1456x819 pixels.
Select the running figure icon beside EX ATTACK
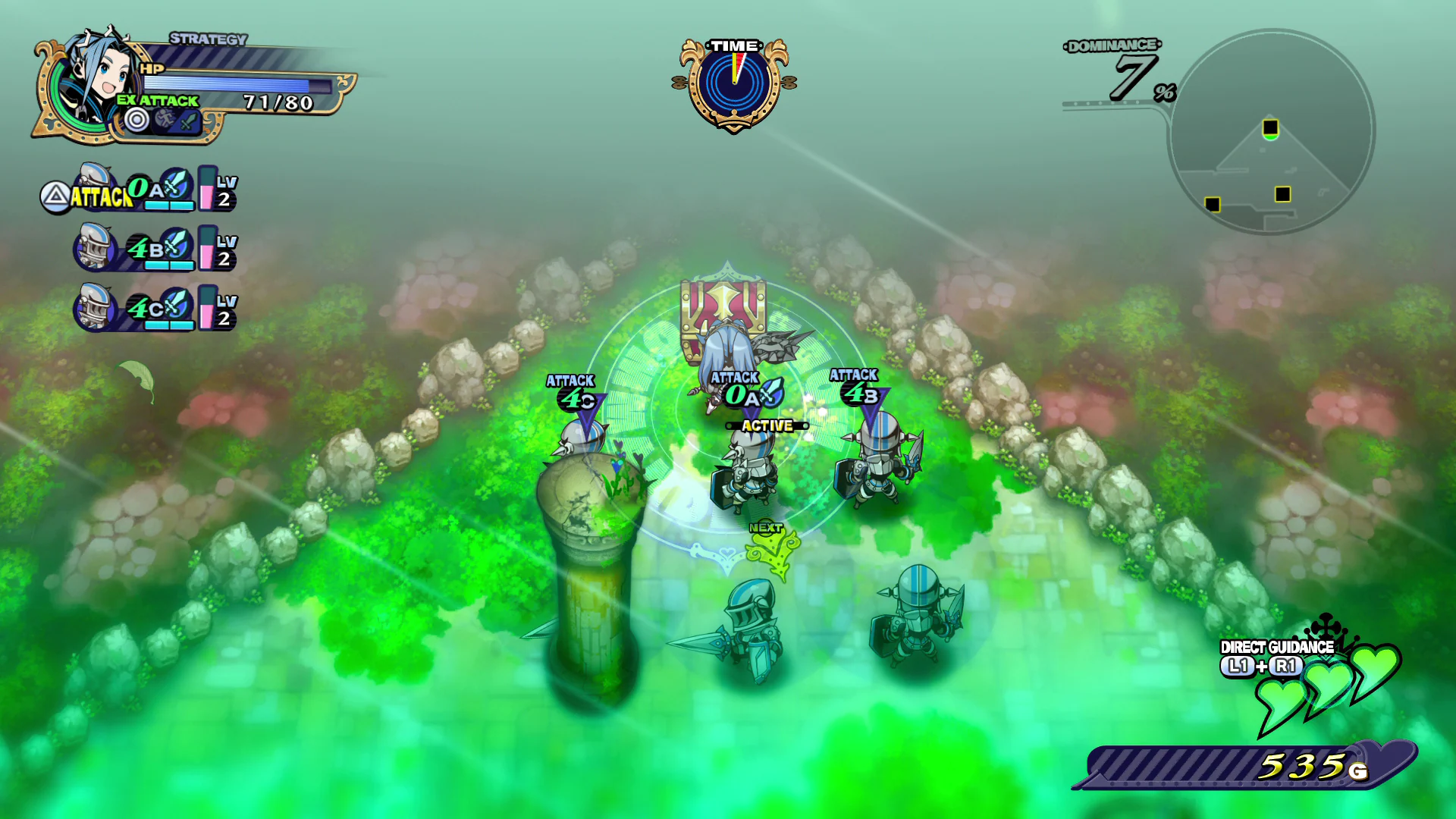[x=165, y=119]
